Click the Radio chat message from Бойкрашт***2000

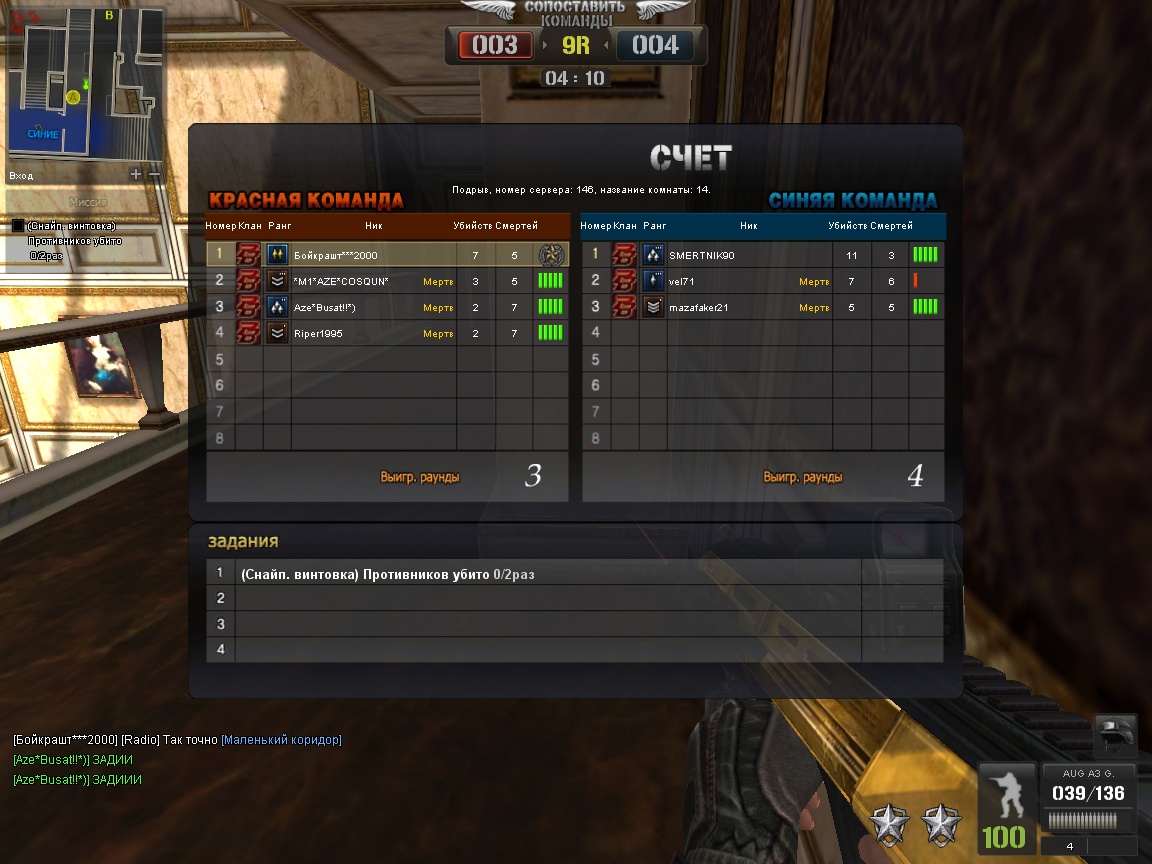177,740
